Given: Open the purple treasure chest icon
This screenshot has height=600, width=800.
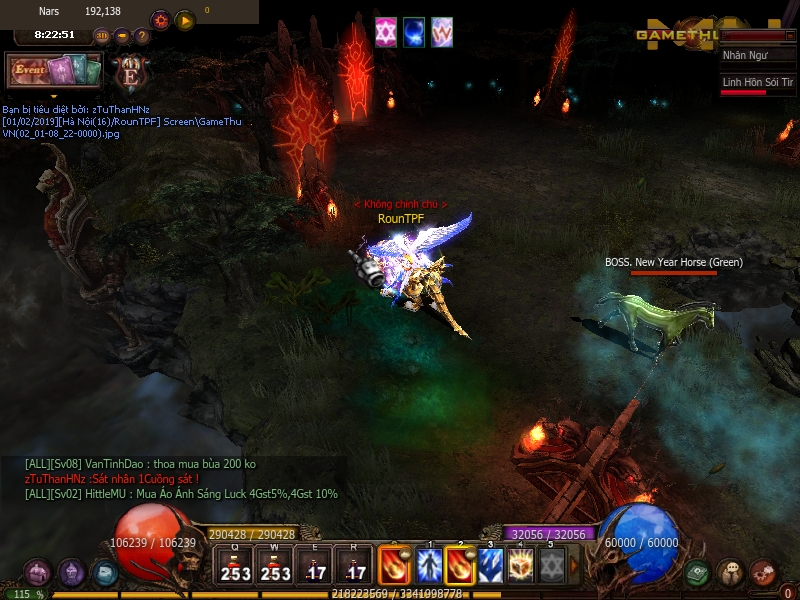Looking at the screenshot, I should pyautogui.click(x=38, y=573).
